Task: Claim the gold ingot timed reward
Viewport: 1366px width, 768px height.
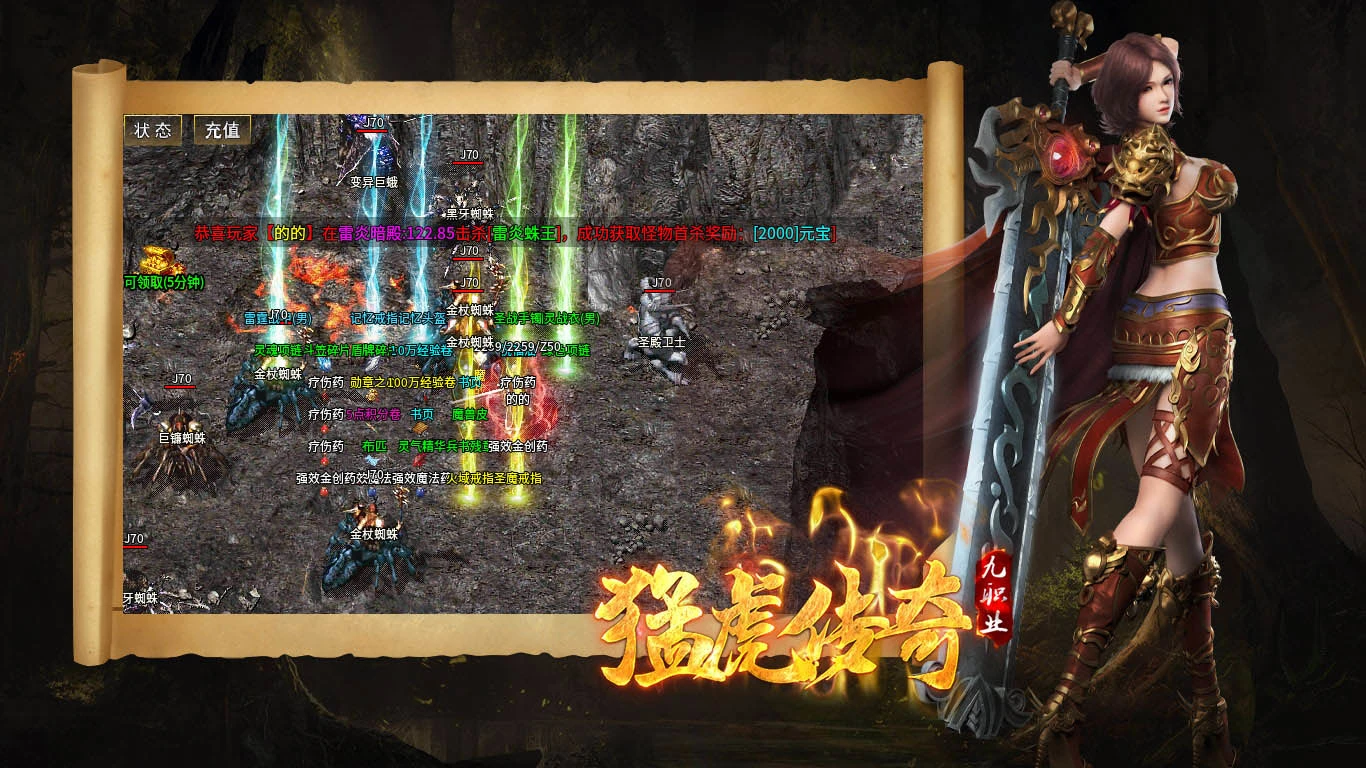Action: 155,262
